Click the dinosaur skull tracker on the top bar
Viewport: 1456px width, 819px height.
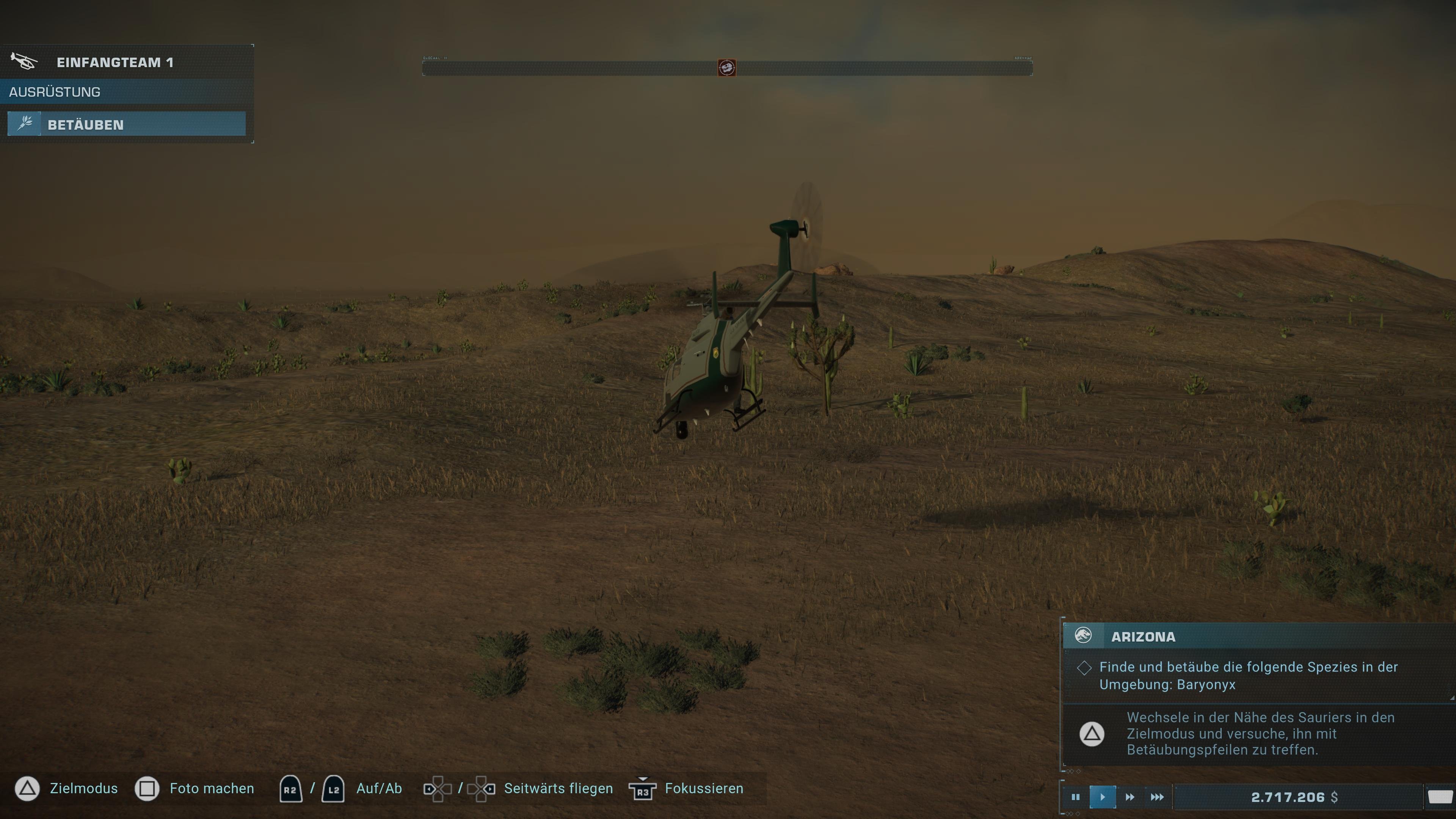pos(728,67)
